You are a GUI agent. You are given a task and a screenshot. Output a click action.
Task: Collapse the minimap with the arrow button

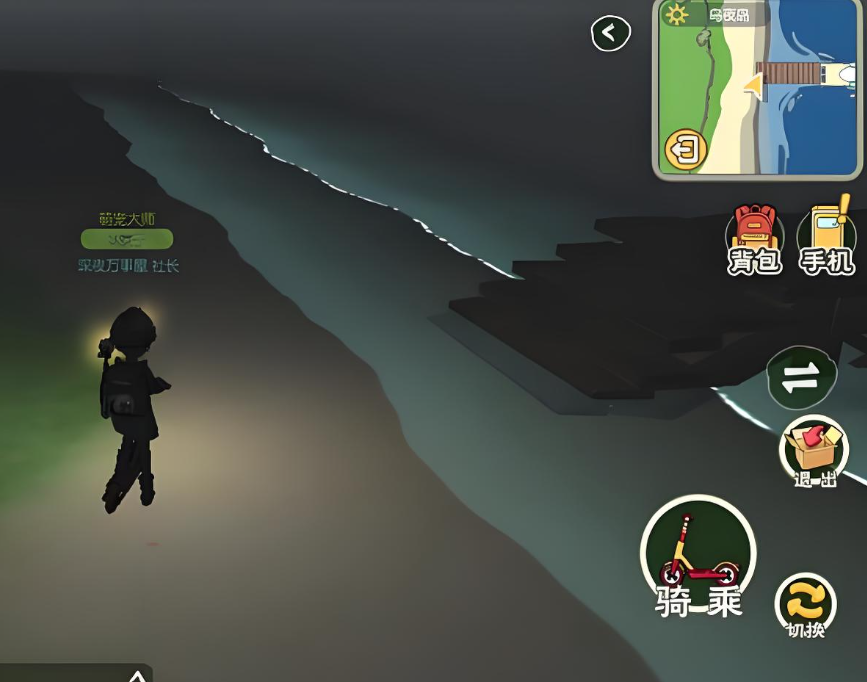(610, 34)
